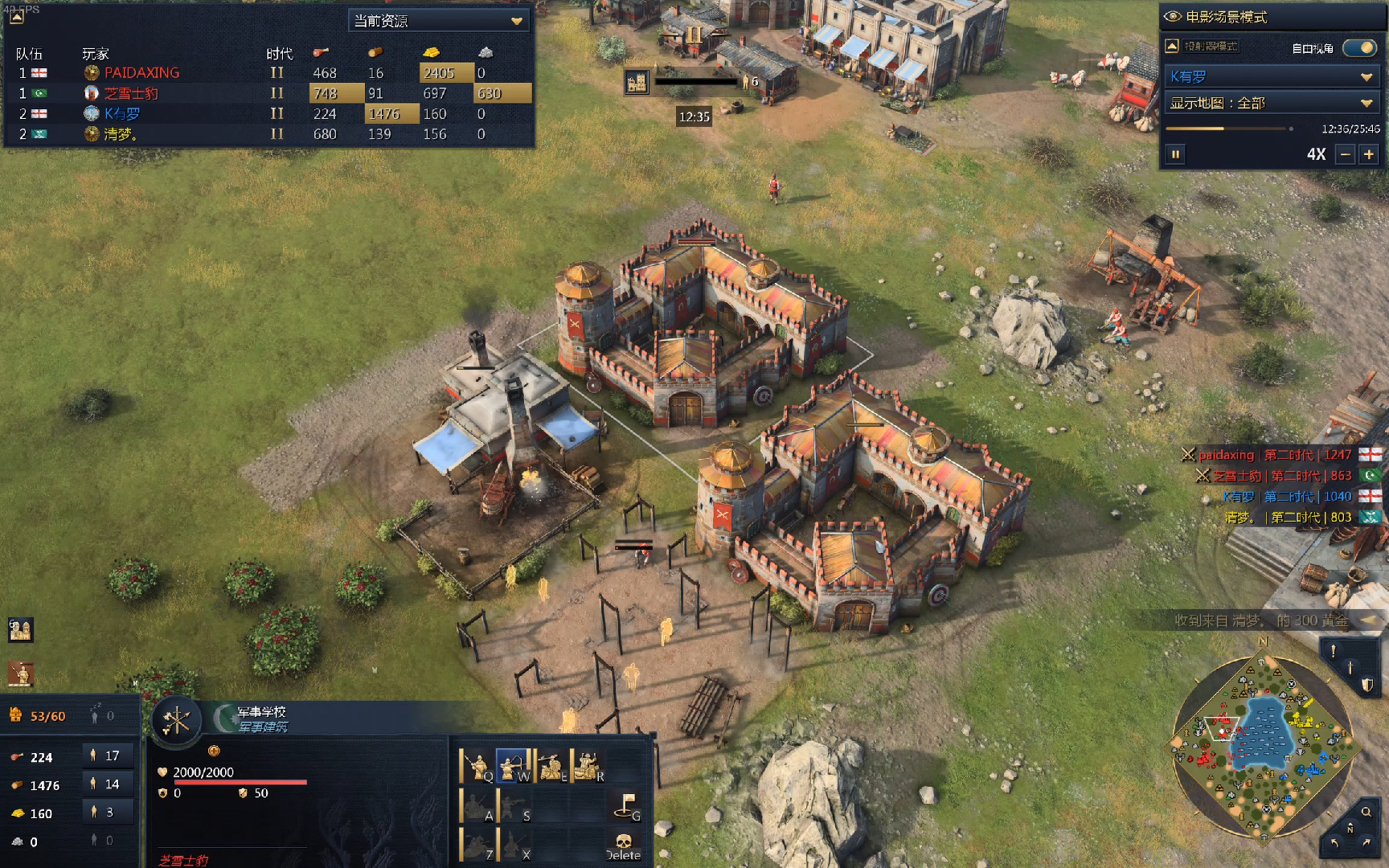Click the minimap exclamation alert button

pos(1333,651)
